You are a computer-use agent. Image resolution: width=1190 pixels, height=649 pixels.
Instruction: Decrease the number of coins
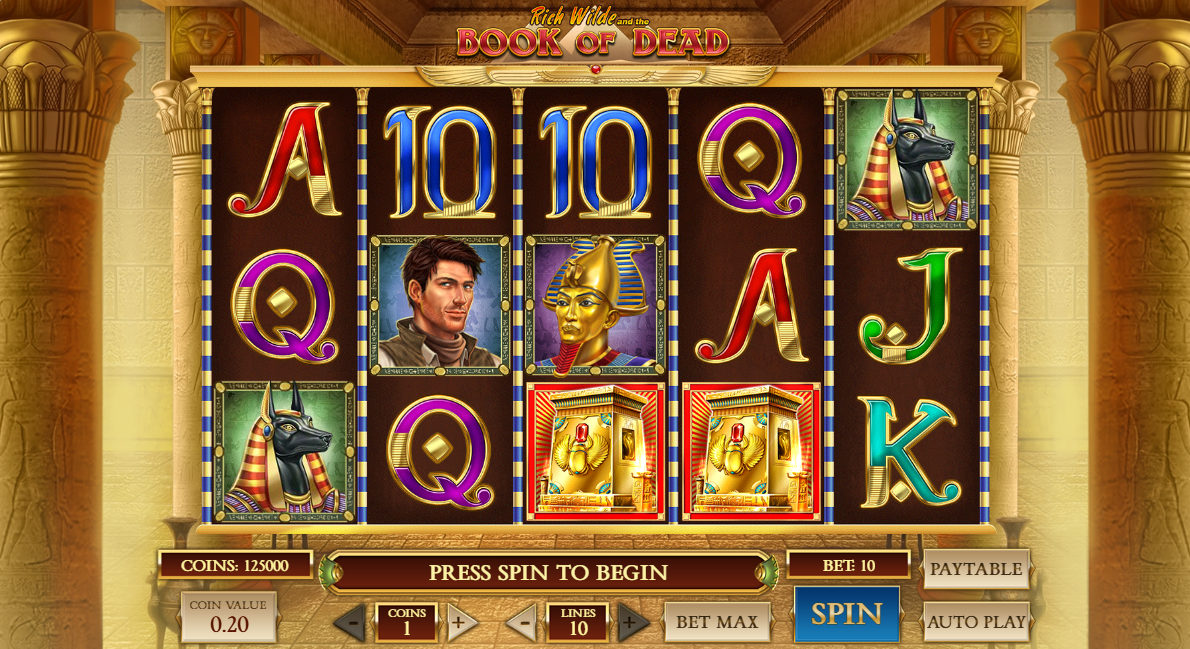click(350, 622)
